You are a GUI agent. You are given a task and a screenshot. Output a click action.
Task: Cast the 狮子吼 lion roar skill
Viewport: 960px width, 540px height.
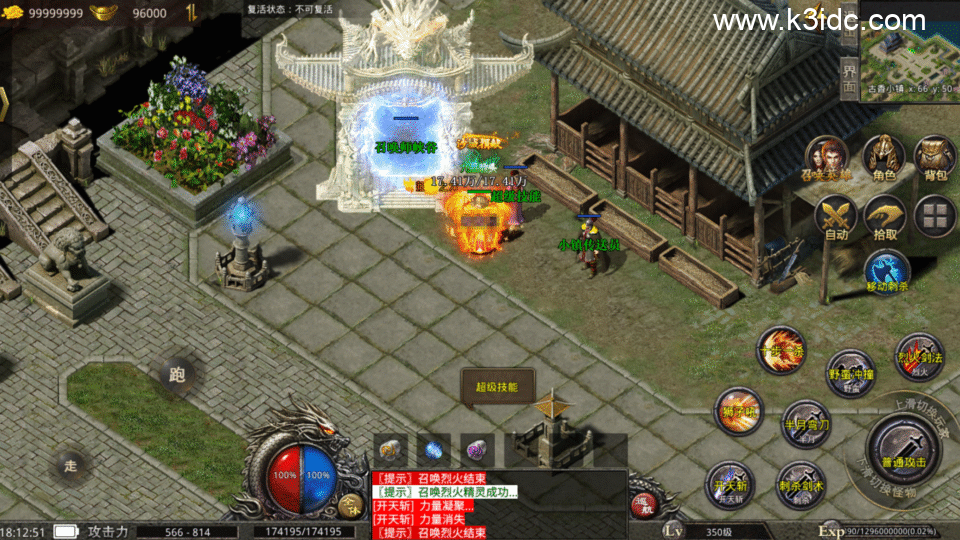tap(739, 411)
